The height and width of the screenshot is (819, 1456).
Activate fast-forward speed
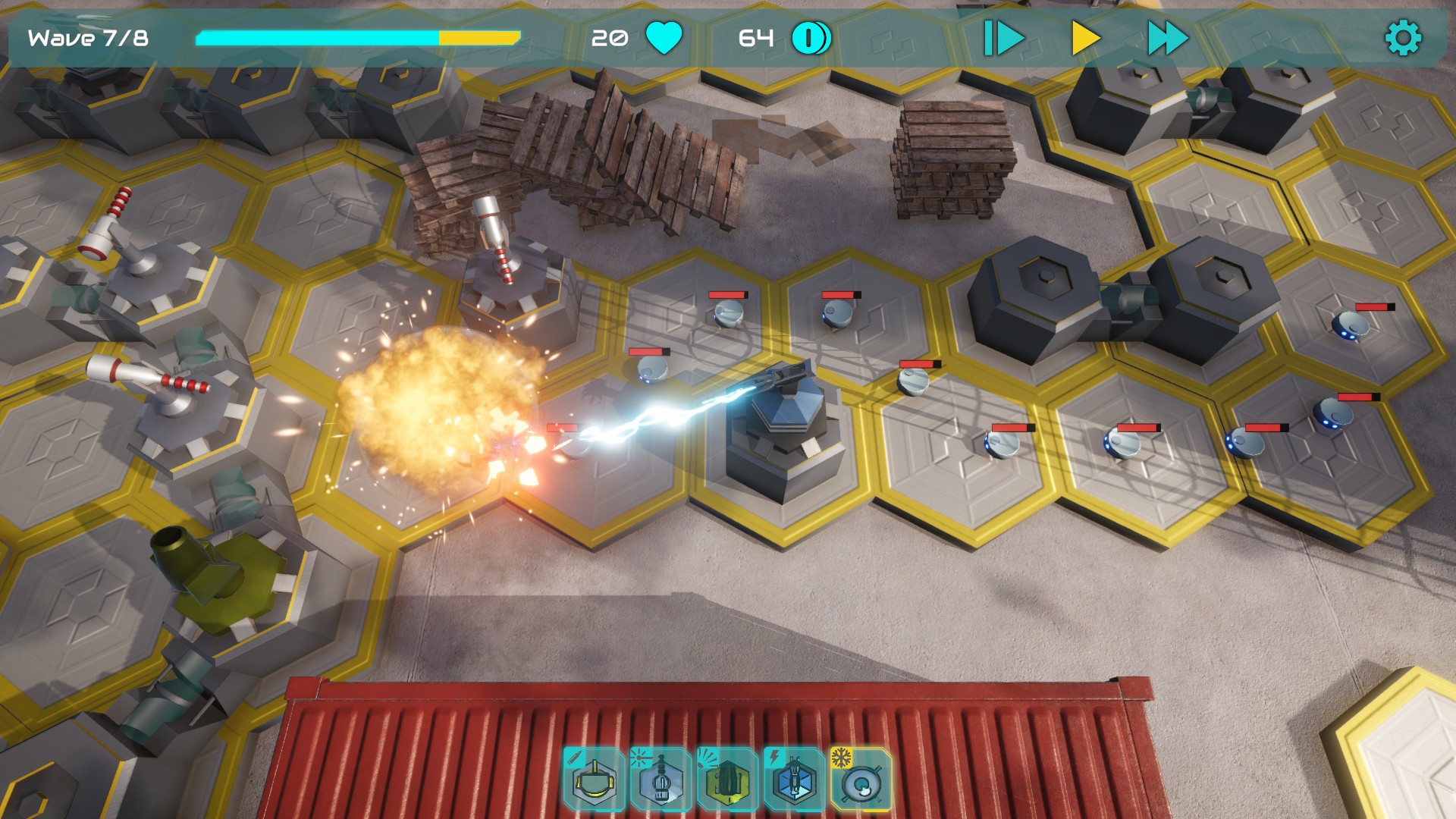click(x=1167, y=38)
